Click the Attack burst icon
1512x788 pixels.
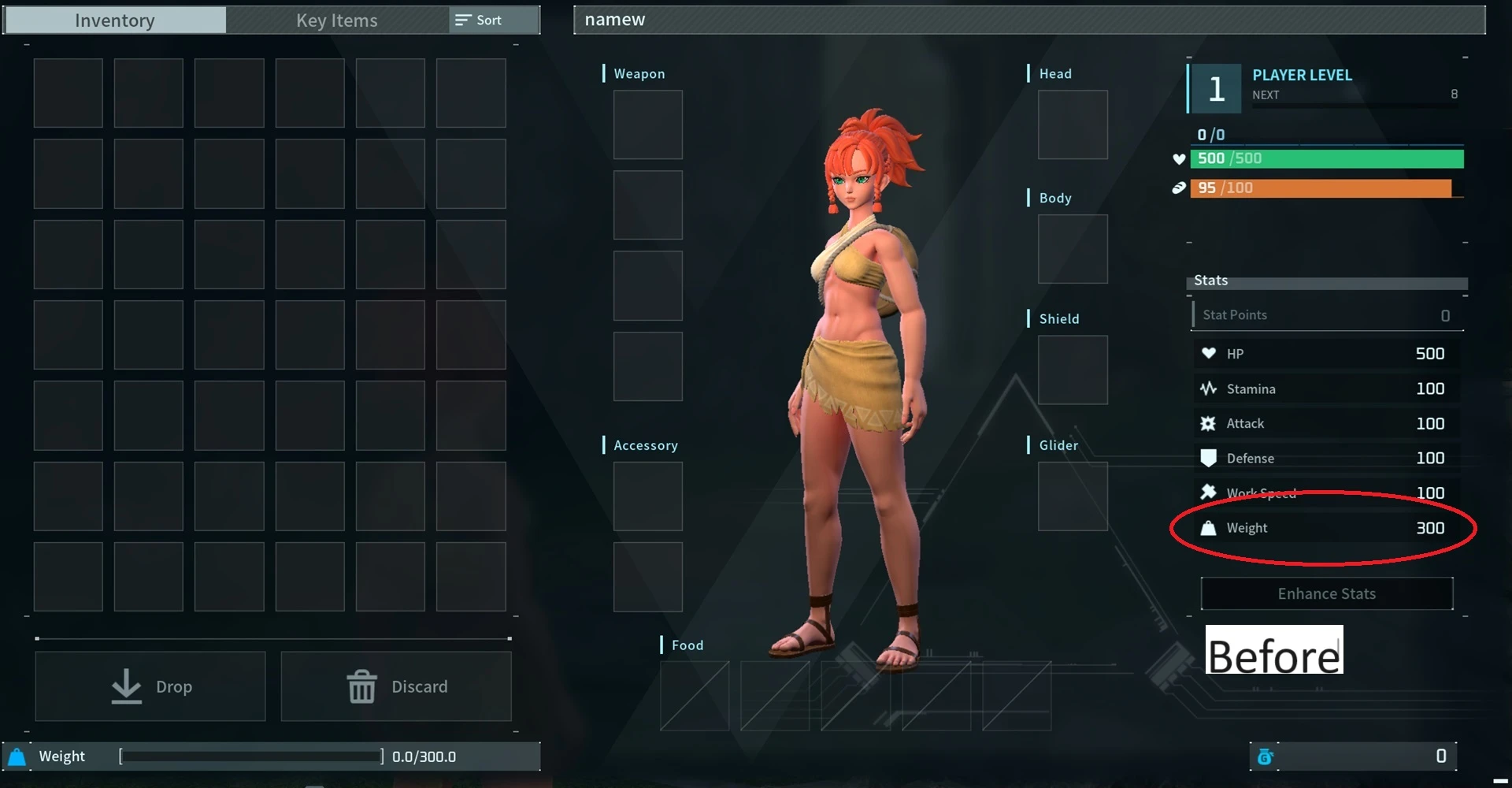(1209, 423)
